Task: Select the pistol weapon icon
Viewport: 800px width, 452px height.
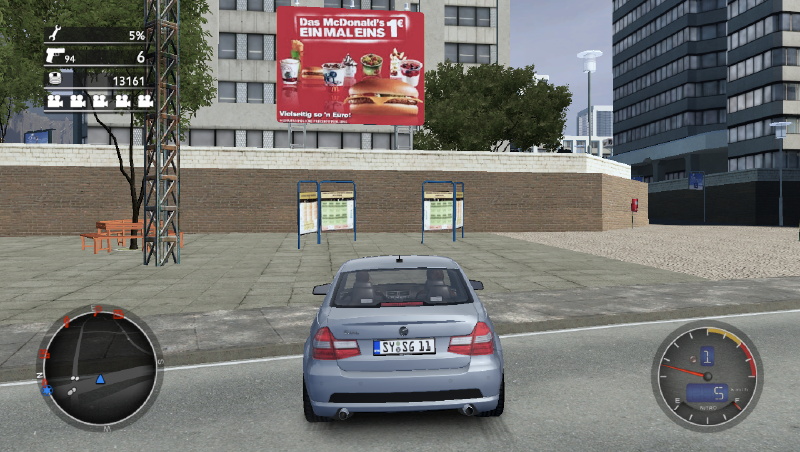Action: tap(54, 57)
